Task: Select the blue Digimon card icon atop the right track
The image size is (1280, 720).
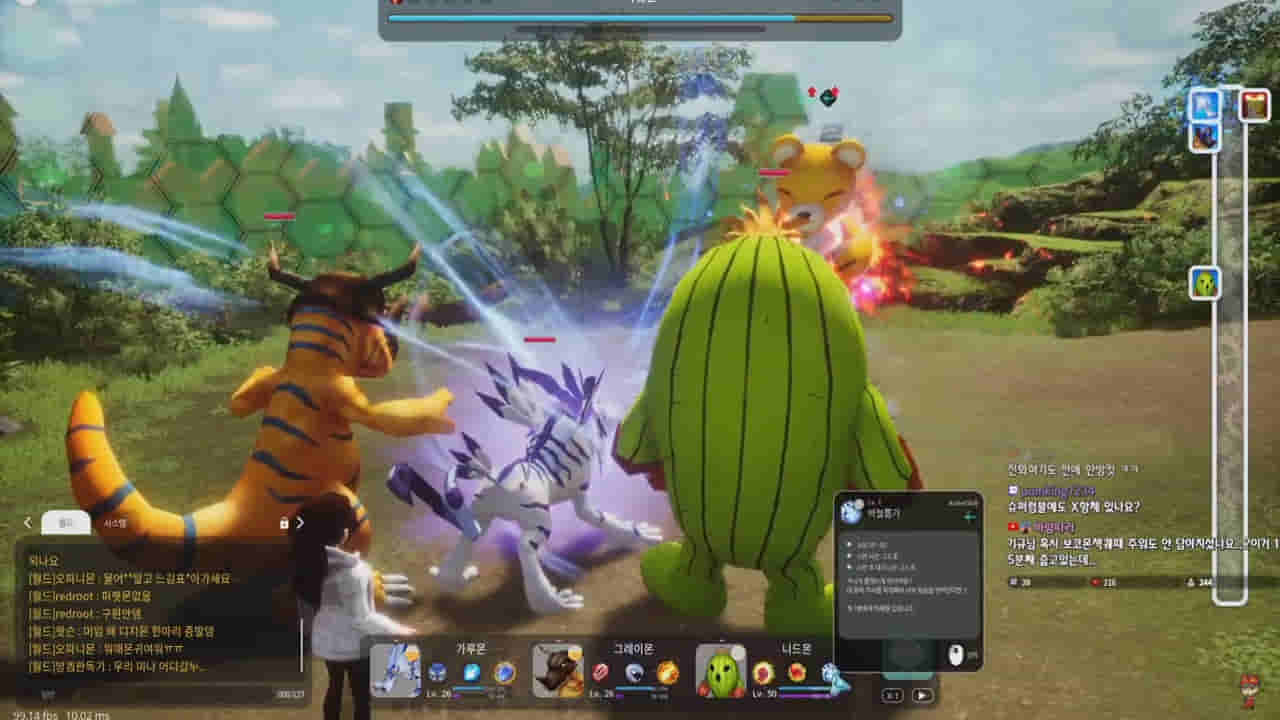Action: click(x=1203, y=103)
